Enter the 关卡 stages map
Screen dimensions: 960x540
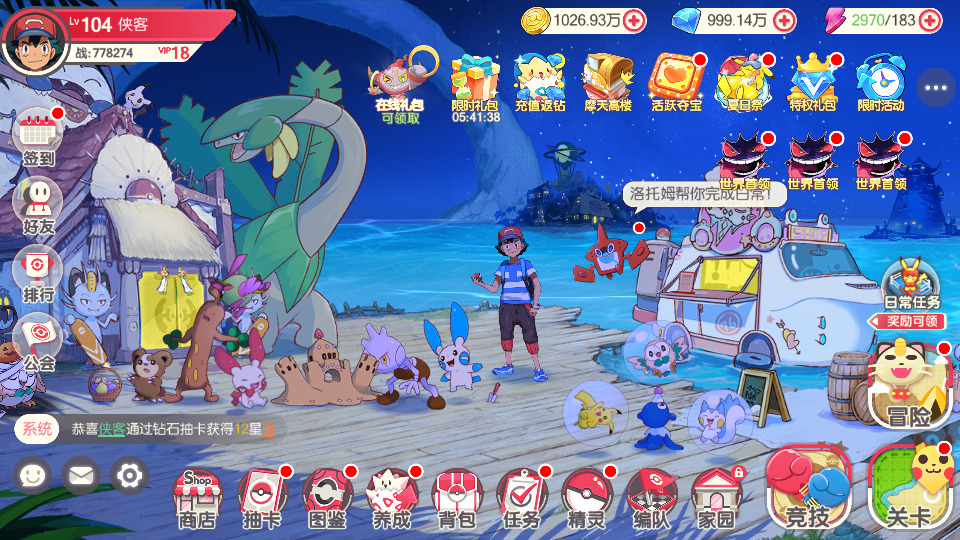908,487
